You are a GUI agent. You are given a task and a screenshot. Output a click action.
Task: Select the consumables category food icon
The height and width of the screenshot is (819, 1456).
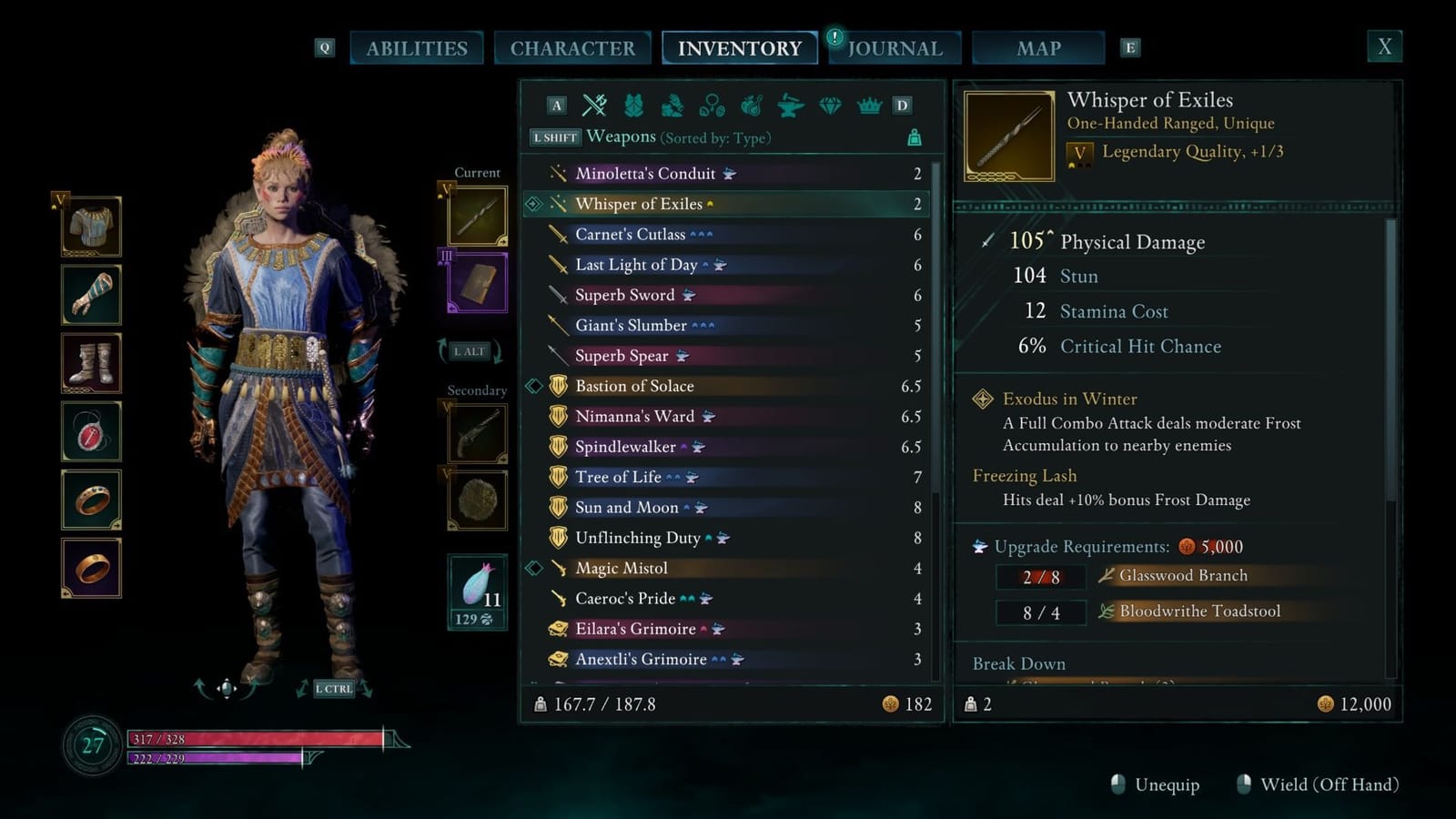coord(752,106)
